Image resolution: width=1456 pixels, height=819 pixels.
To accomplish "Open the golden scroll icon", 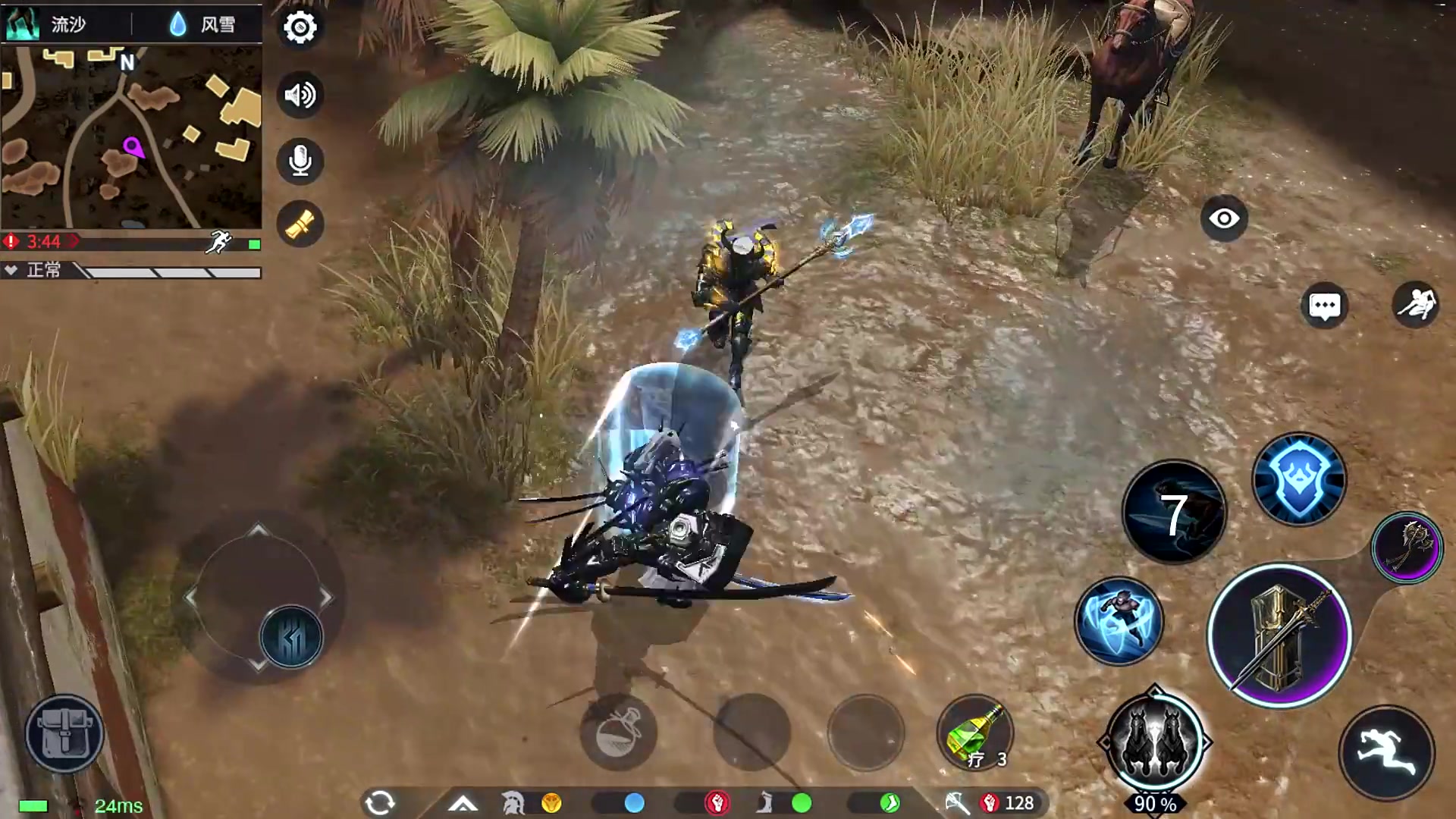I will point(300,224).
